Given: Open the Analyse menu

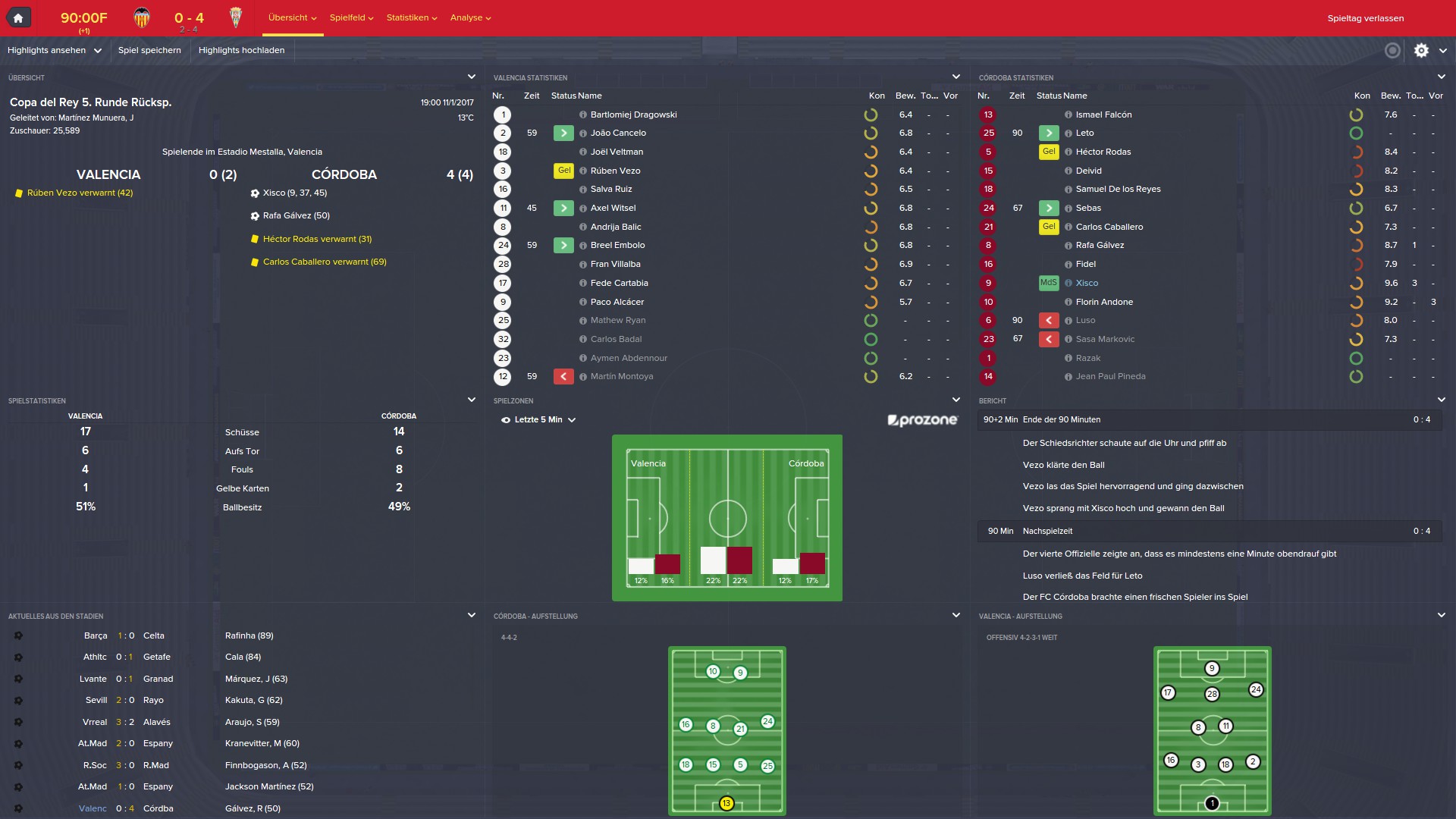Looking at the screenshot, I should (x=470, y=17).
